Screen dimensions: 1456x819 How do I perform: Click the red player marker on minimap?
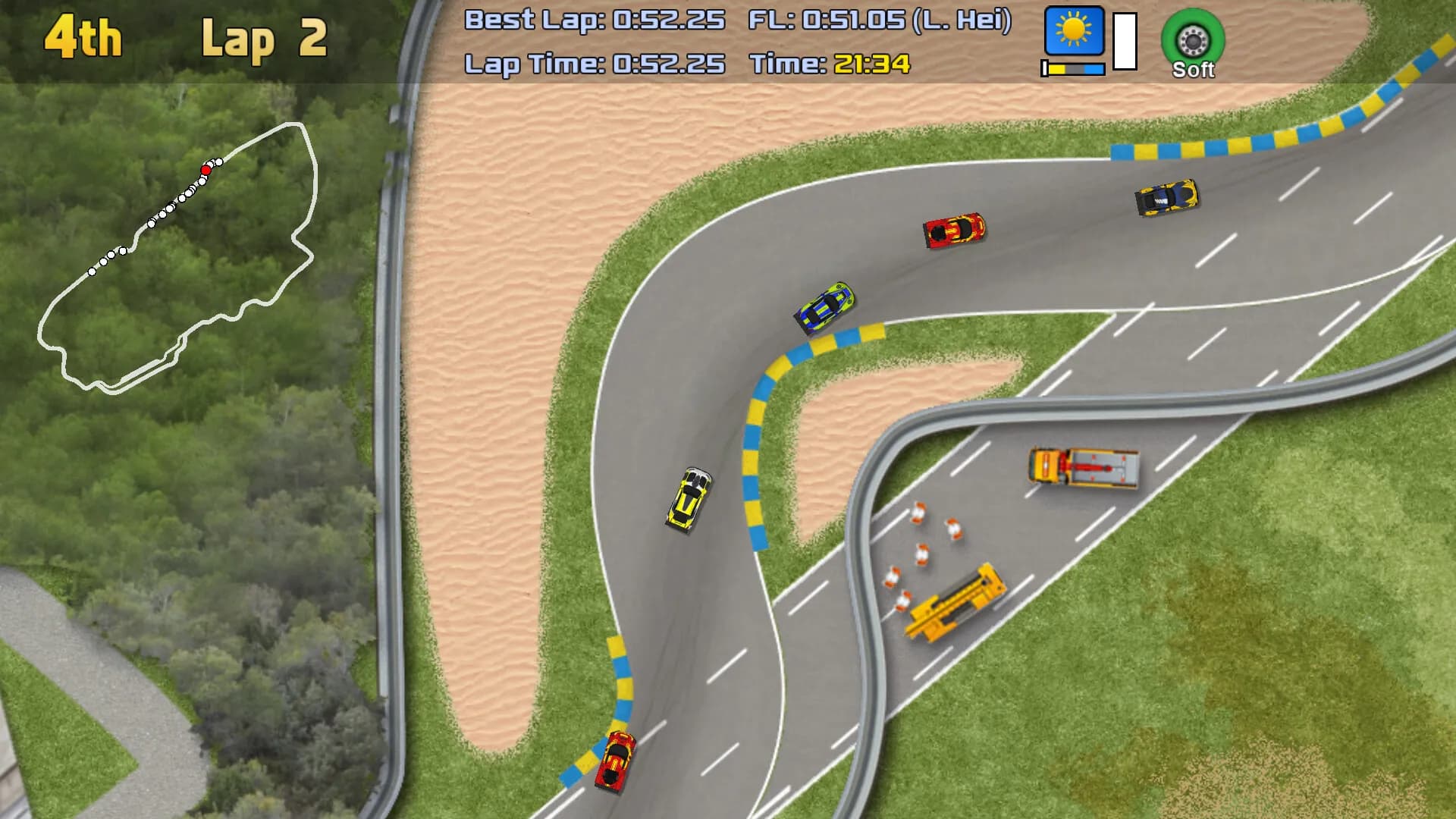pos(206,170)
